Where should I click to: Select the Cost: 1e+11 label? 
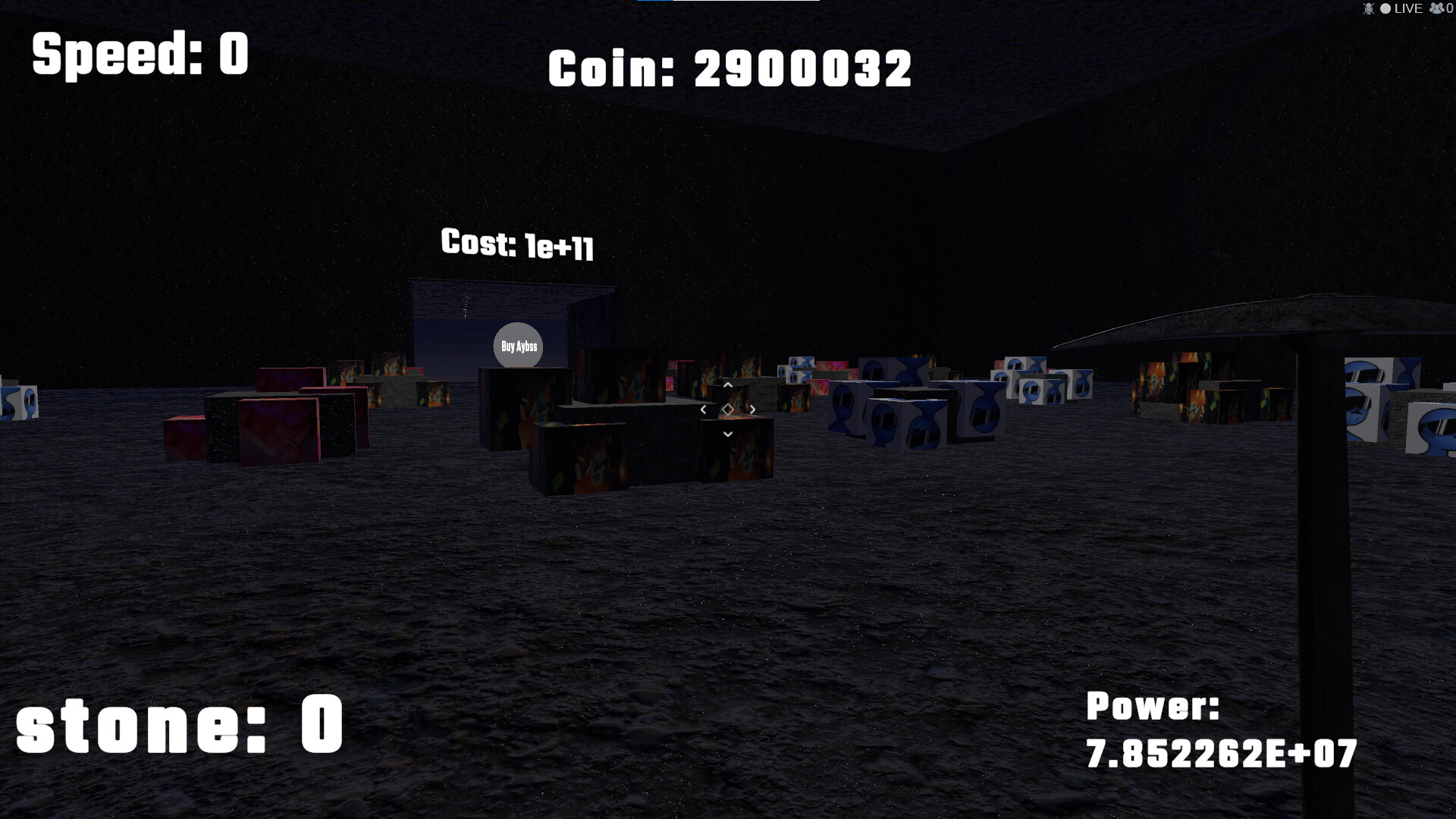tap(519, 245)
